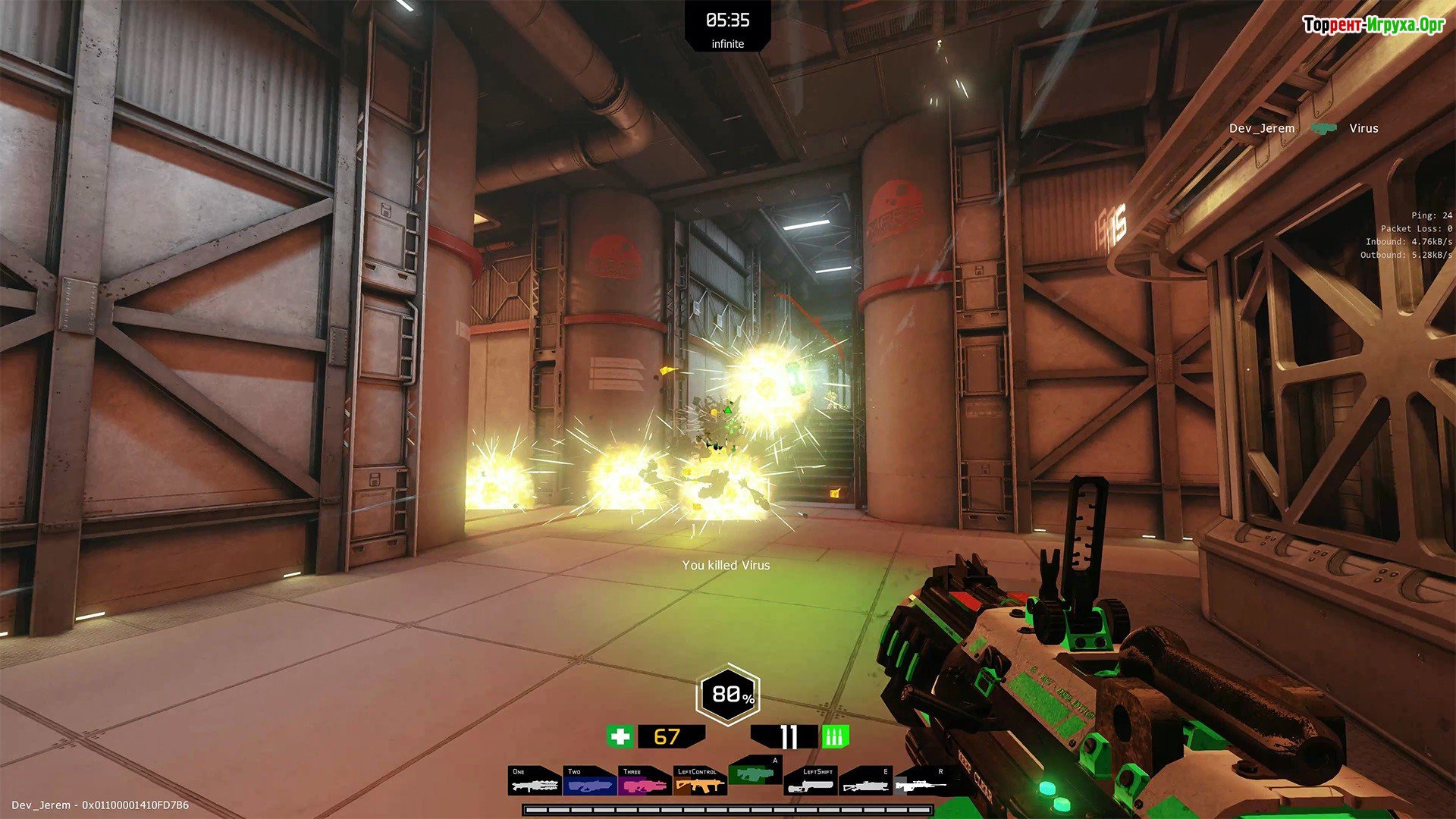Click the kill feed entry for Virus
This screenshot has width=1456, height=819.
(1303, 128)
